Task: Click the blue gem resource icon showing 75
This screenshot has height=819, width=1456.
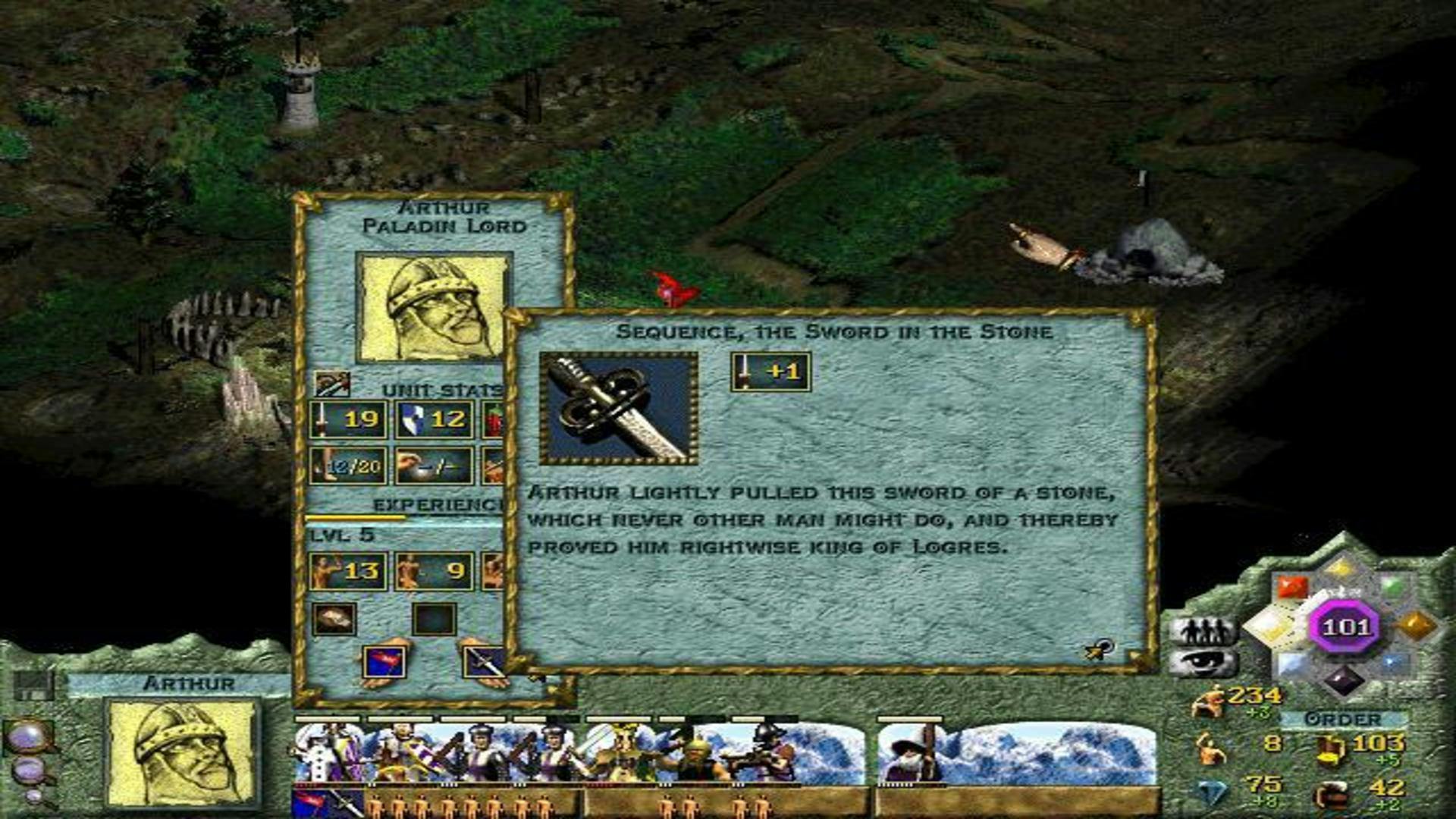Action: 1205,790
